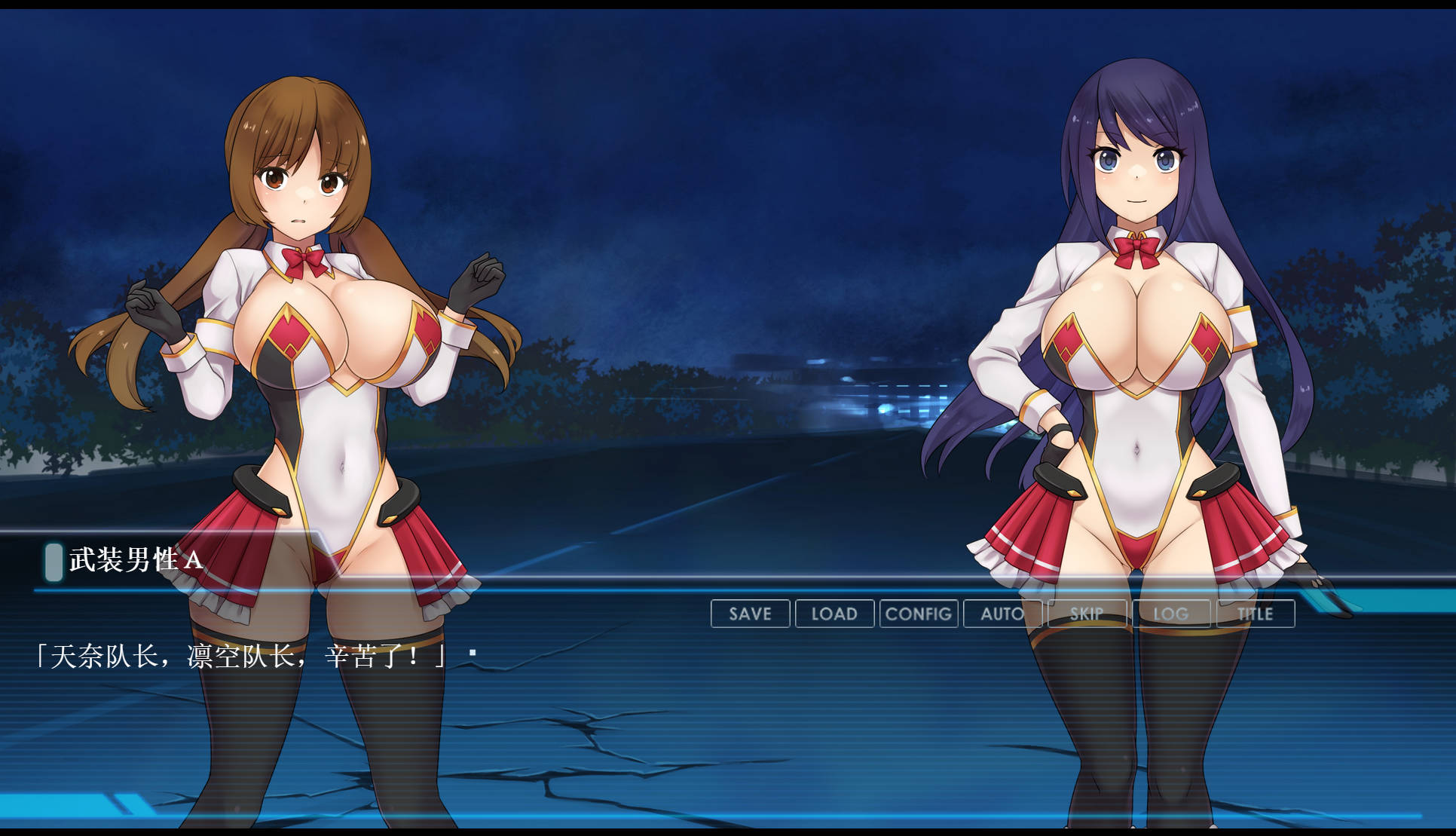Screen dimensions: 1456x836
Task: Activate the SKIP button
Action: click(x=1087, y=614)
